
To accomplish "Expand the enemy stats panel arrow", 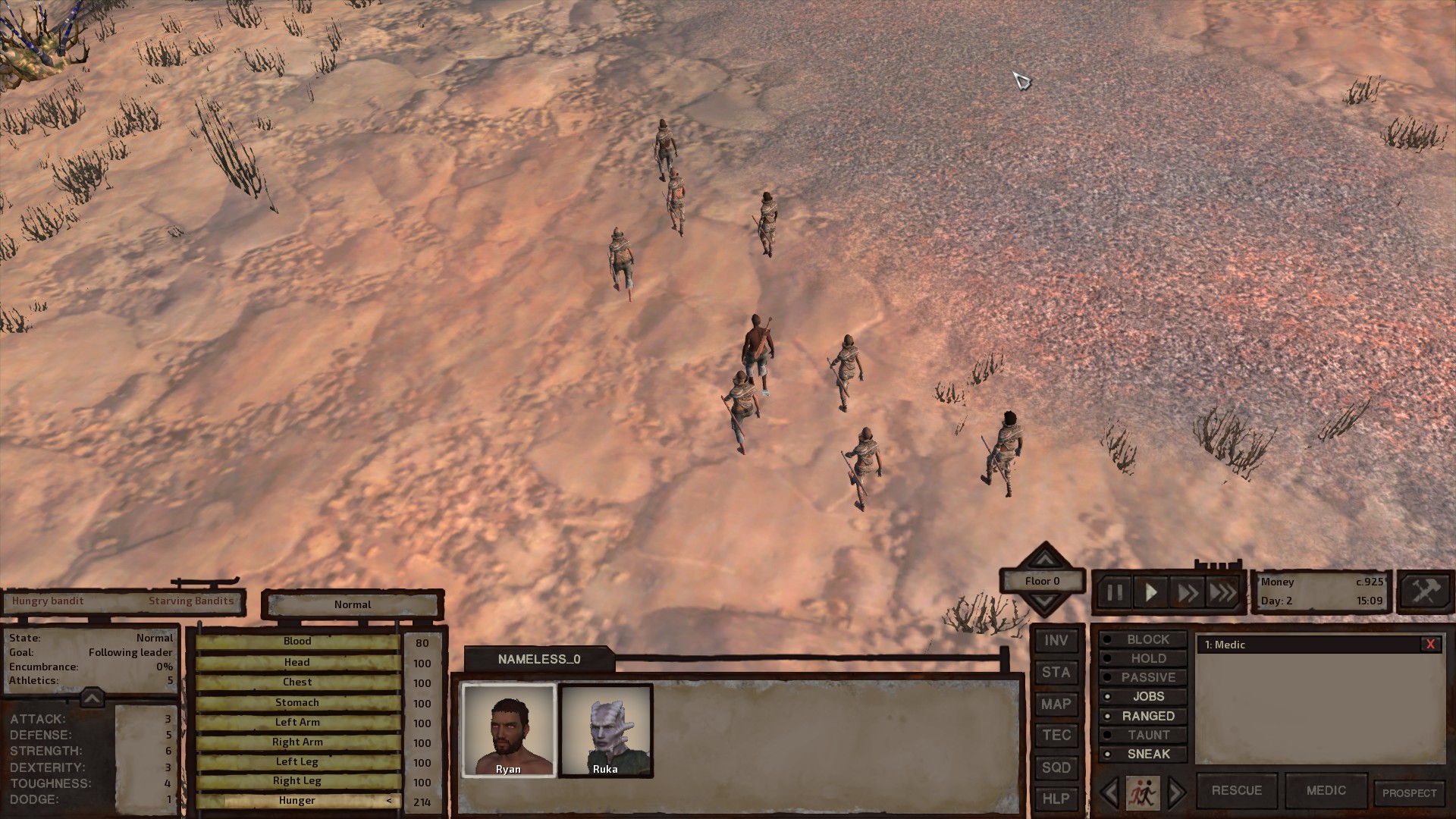I will (x=91, y=698).
